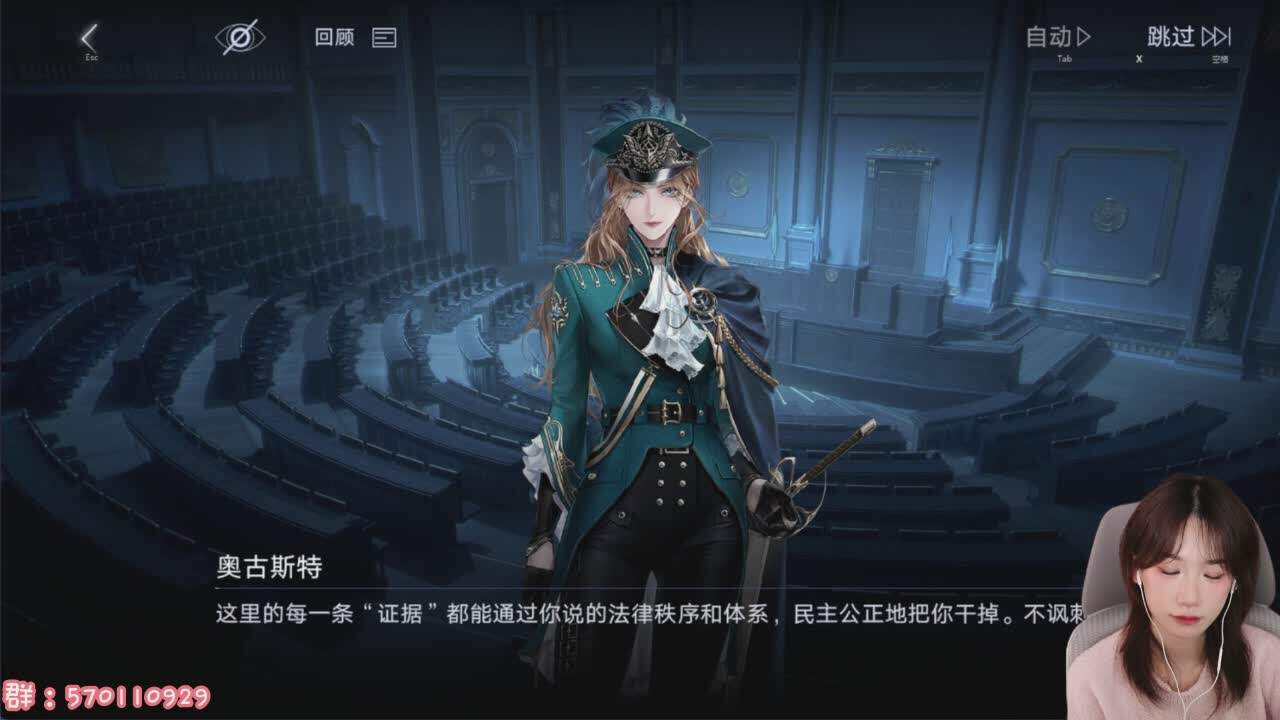1280x720 pixels.
Task: Click the fast-forward icon next to 跳过
Action: coord(1216,37)
